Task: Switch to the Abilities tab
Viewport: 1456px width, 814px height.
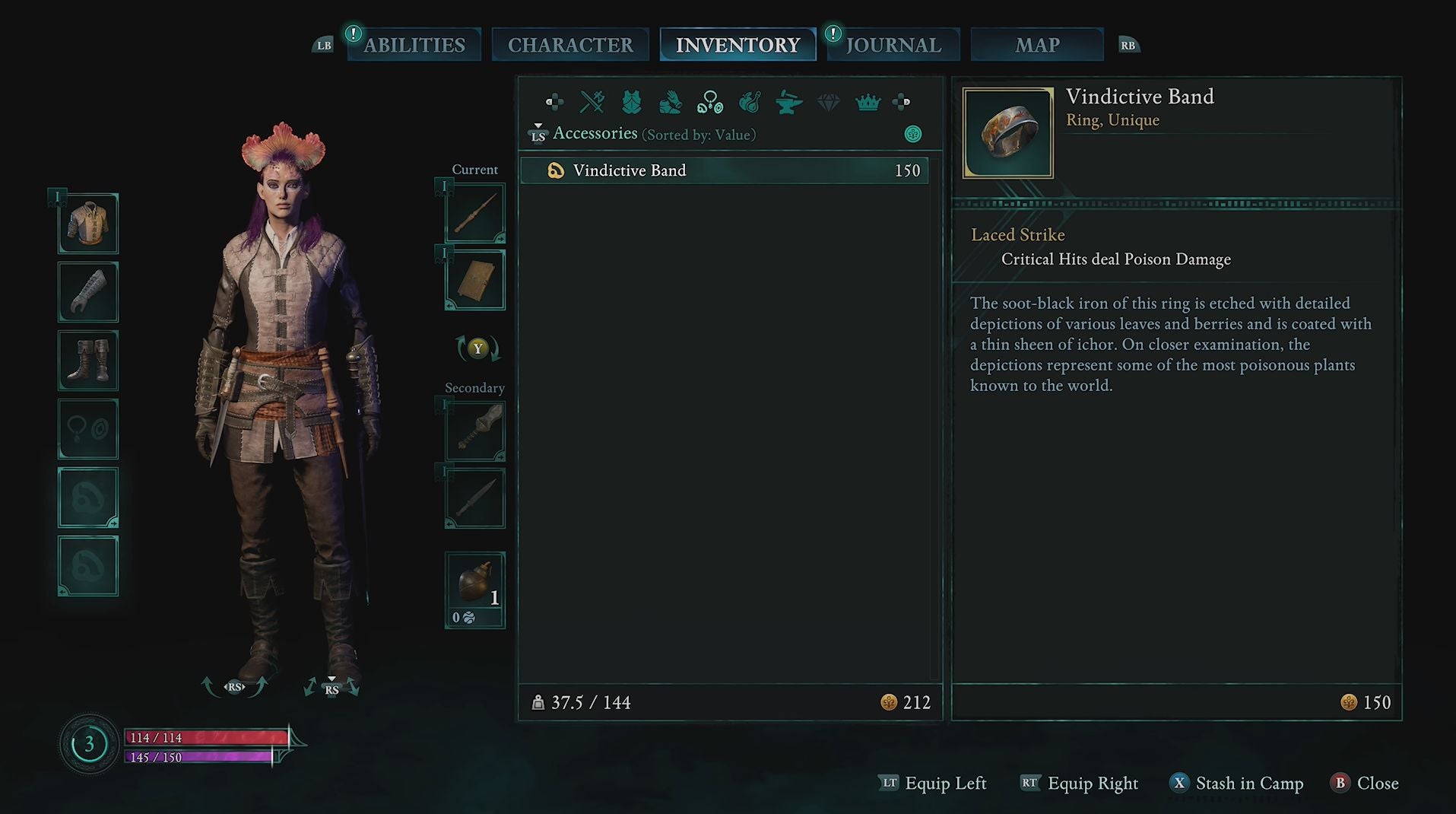Action: coord(414,45)
